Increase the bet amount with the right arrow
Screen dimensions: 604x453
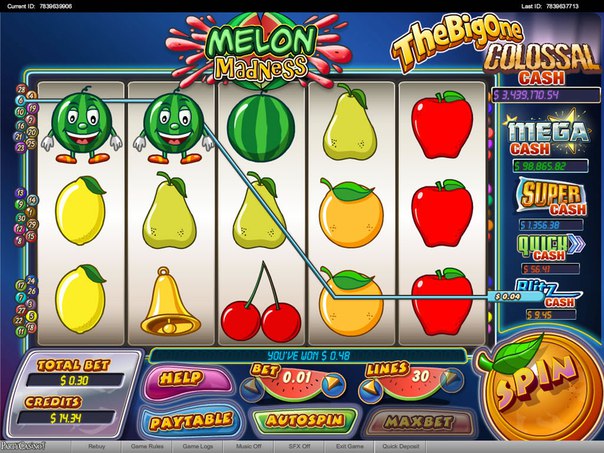pos(331,385)
